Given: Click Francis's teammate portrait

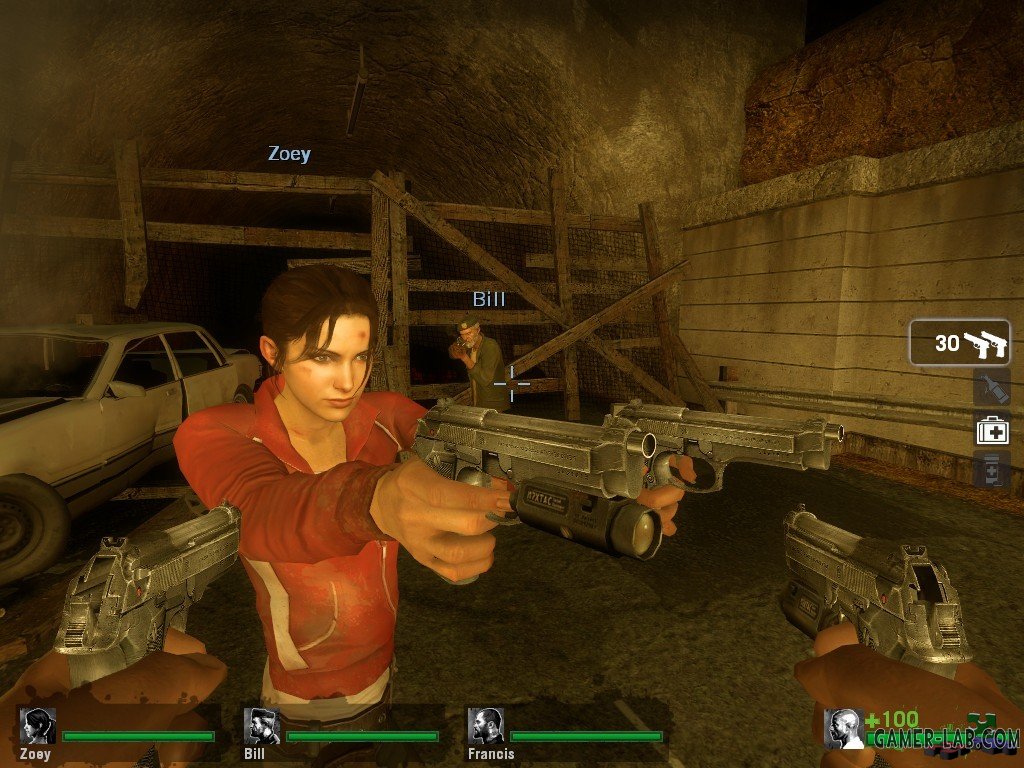Looking at the screenshot, I should 486,726.
